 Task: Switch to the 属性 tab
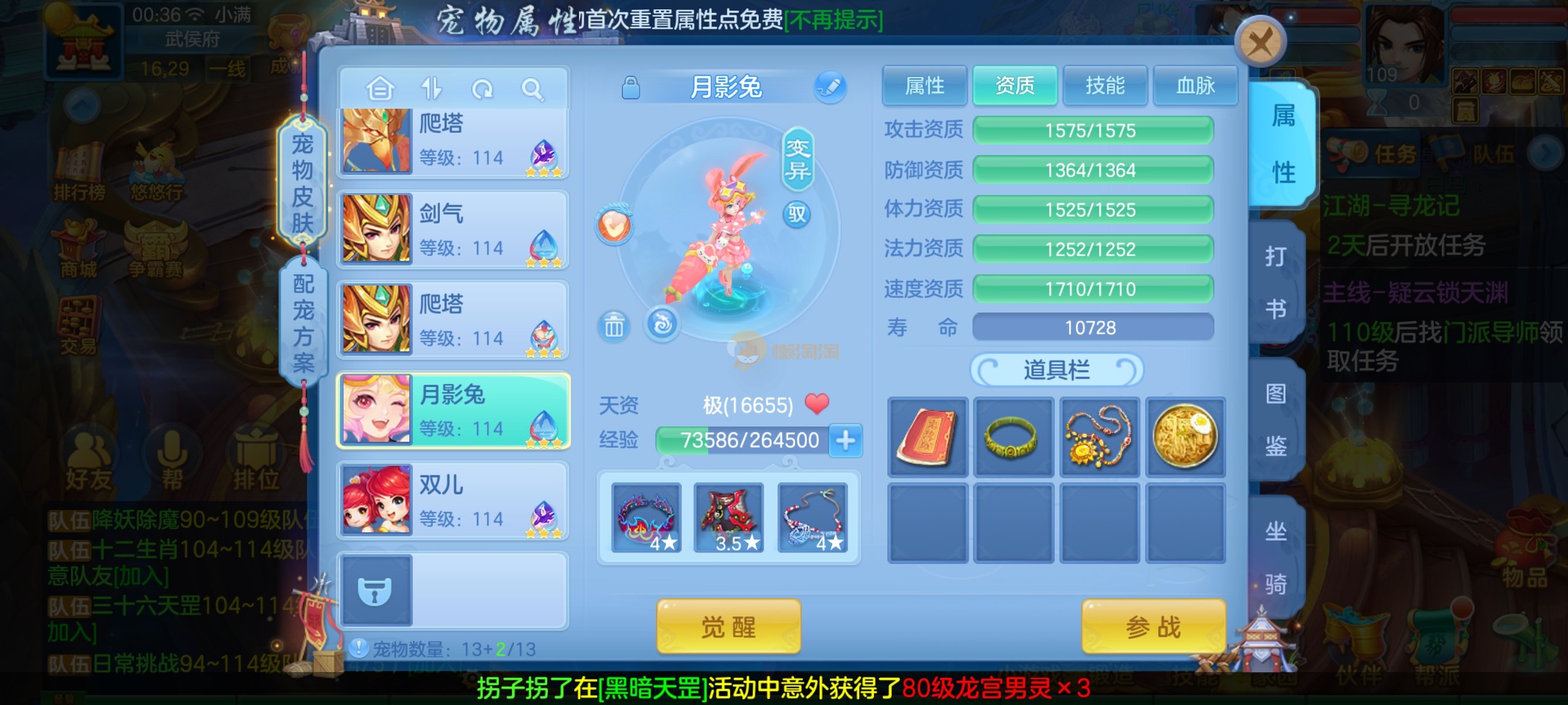pyautogui.click(x=924, y=86)
